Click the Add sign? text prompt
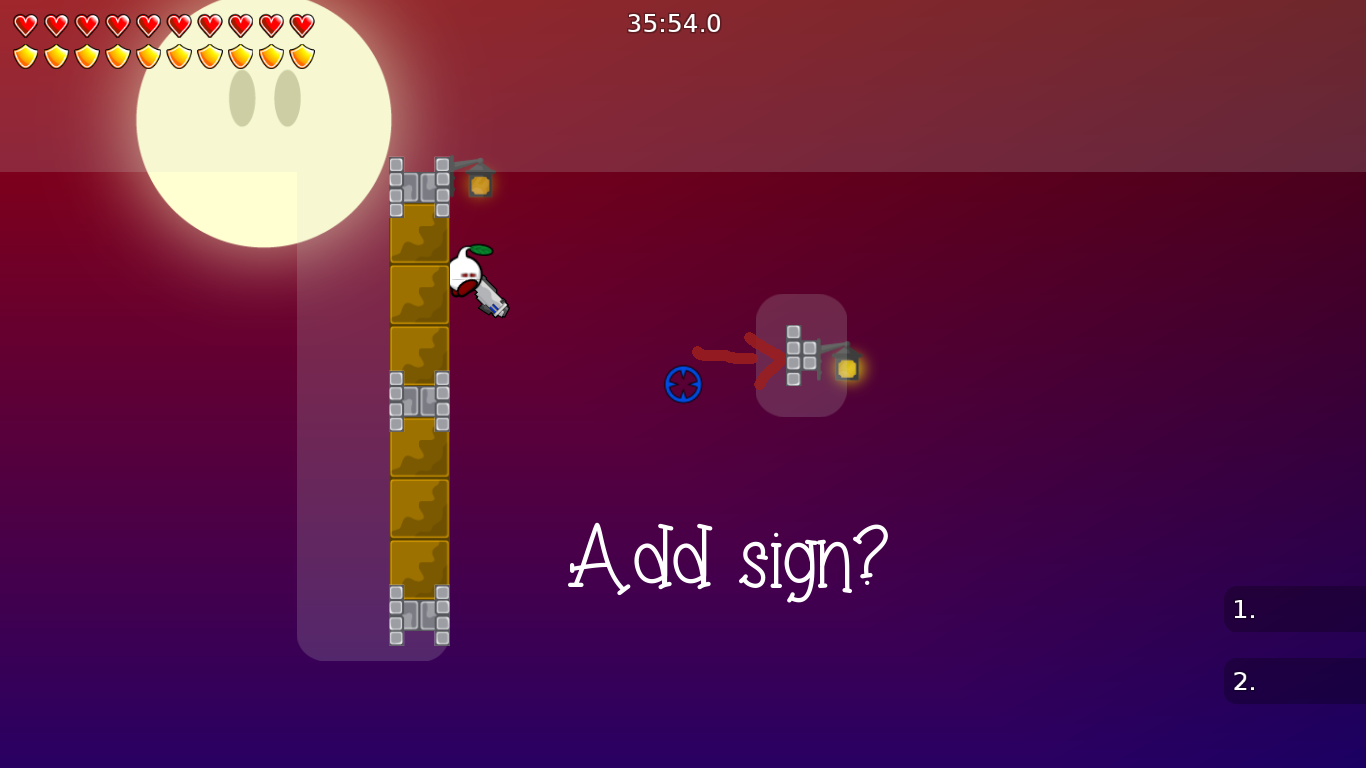1366x768 pixels. (727, 558)
